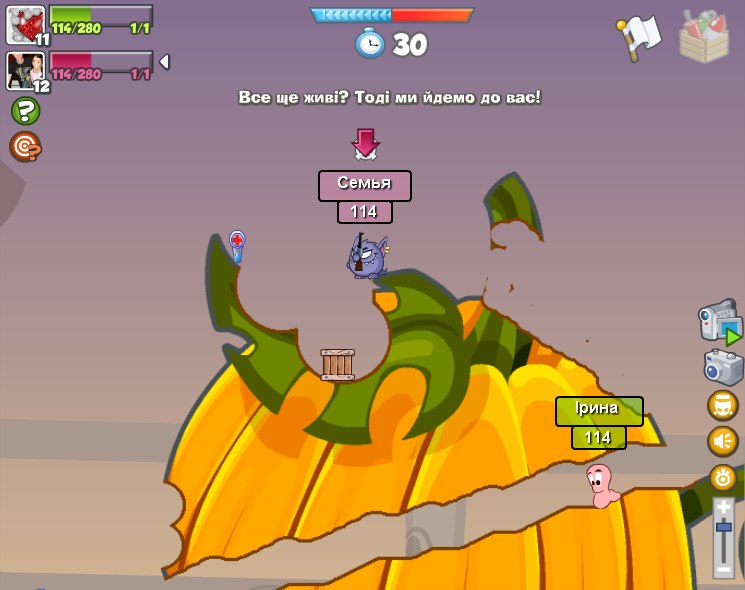Click the white arrow beside the pink bar
This screenshot has height=590, width=745.
coord(164,62)
